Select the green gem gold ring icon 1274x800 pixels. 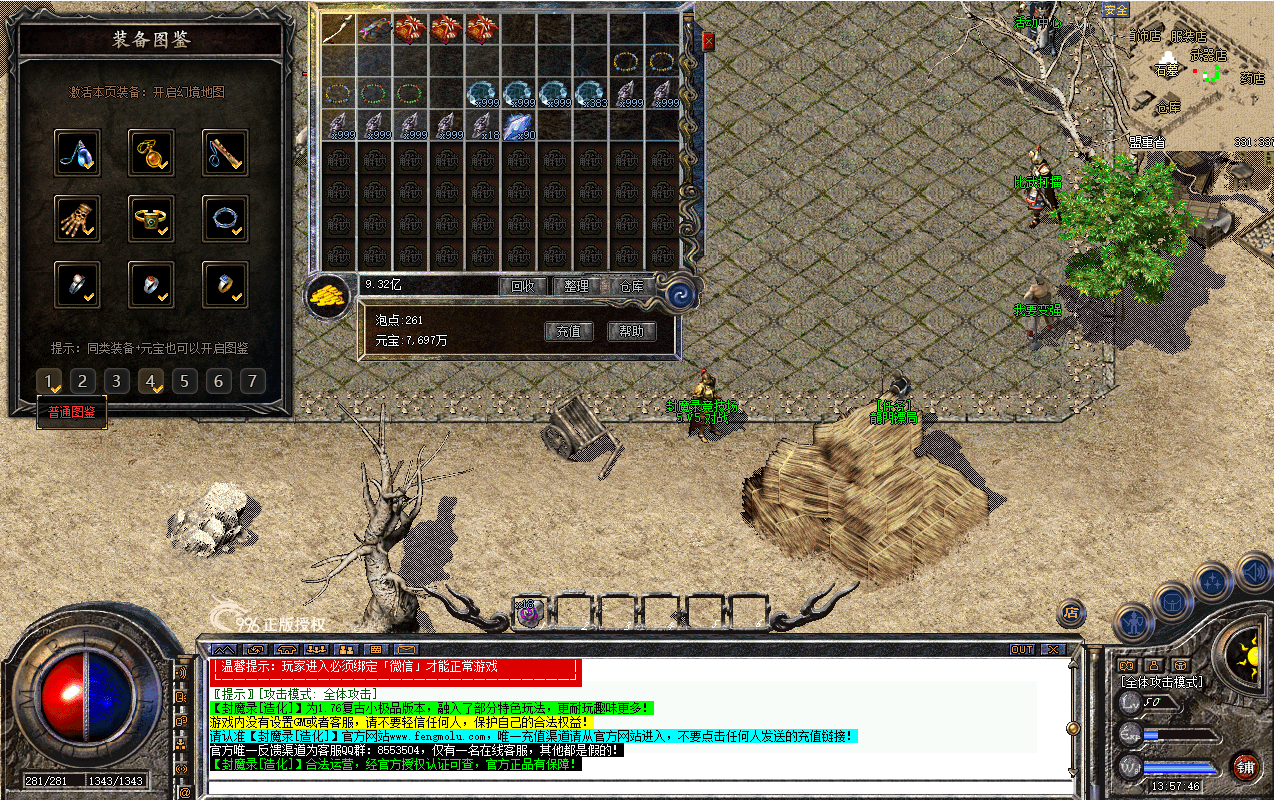tap(152, 217)
